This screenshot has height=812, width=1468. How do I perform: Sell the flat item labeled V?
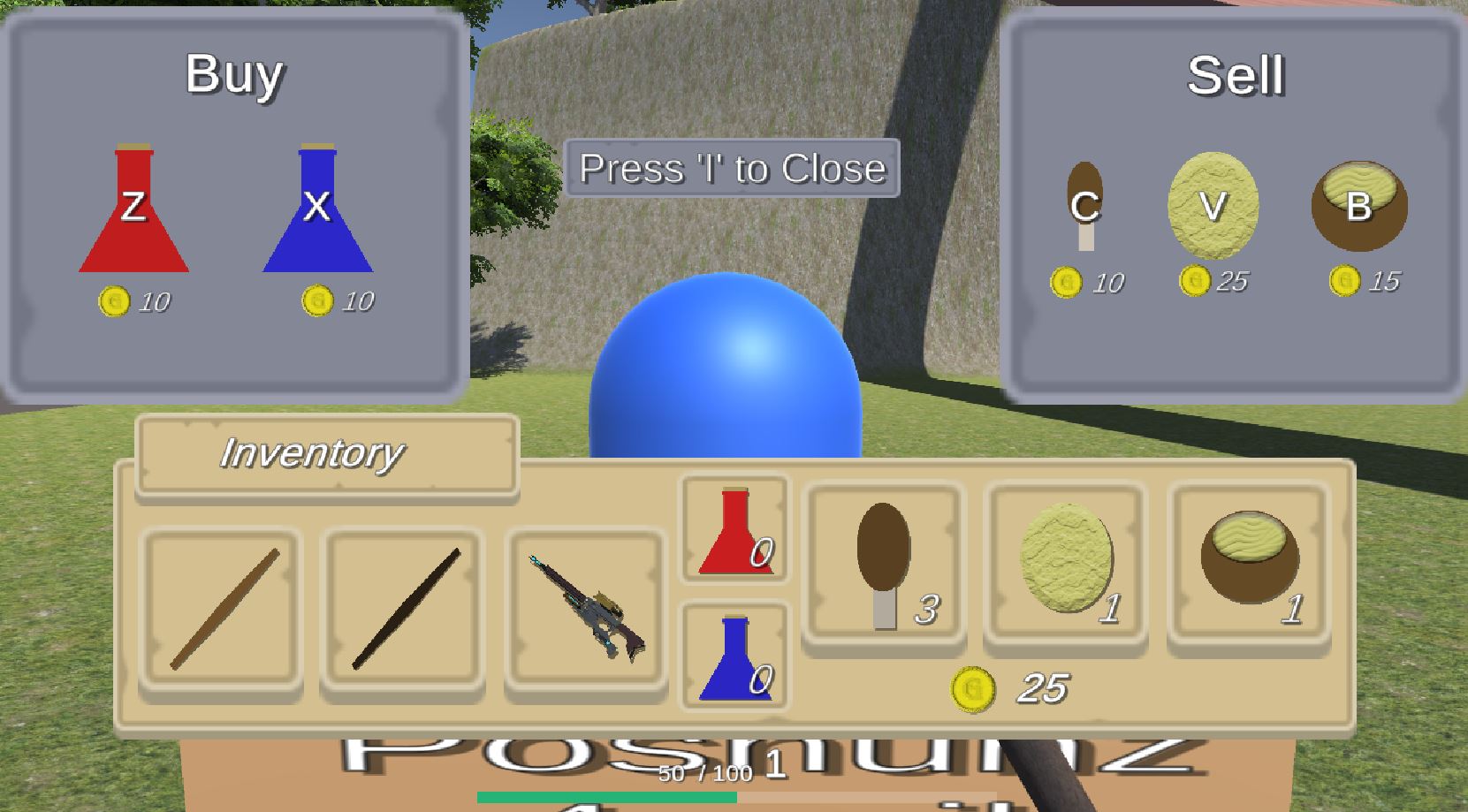(1213, 205)
